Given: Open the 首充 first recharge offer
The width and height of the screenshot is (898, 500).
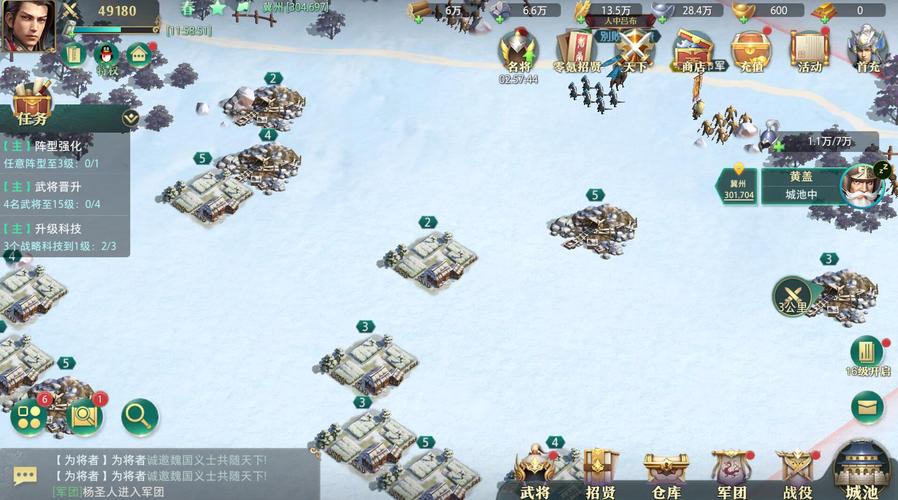Looking at the screenshot, I should tap(868, 50).
